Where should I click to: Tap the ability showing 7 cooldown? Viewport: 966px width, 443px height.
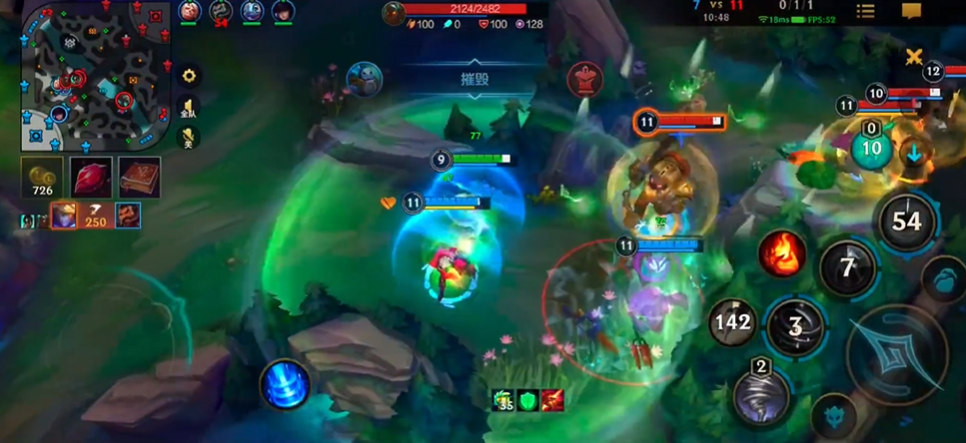pos(847,268)
